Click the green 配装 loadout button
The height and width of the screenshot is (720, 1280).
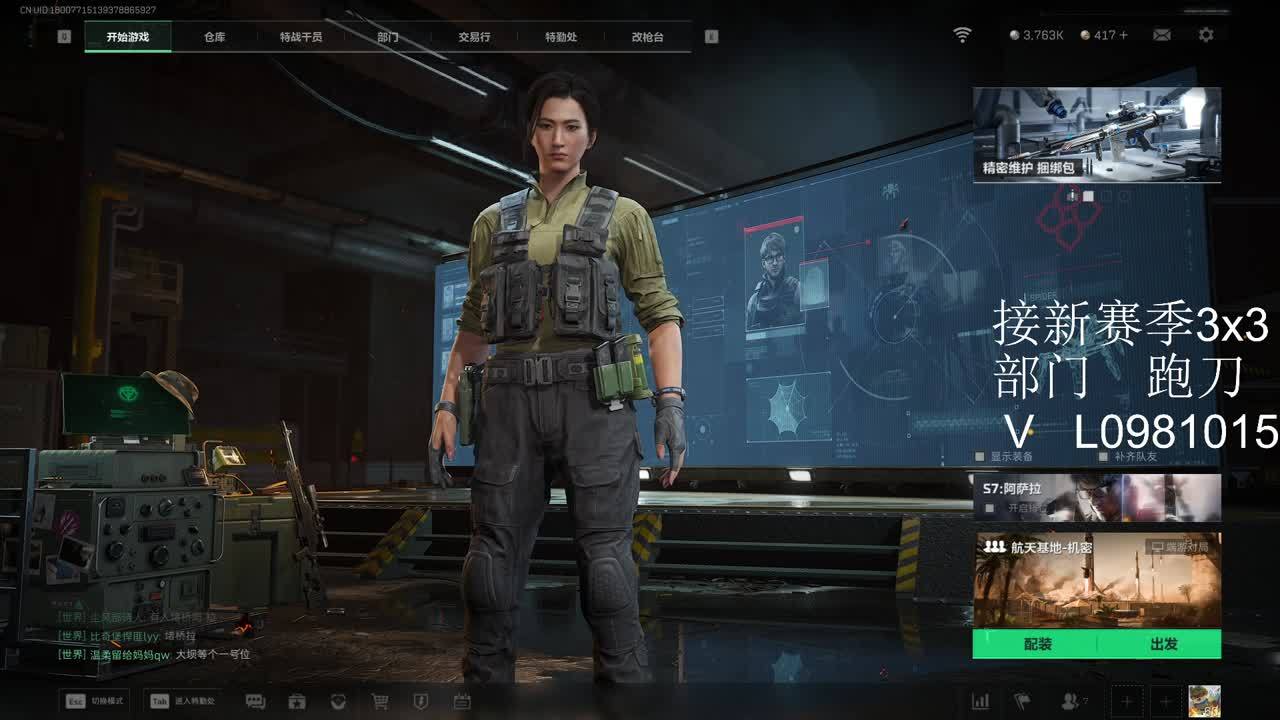tap(1037, 644)
